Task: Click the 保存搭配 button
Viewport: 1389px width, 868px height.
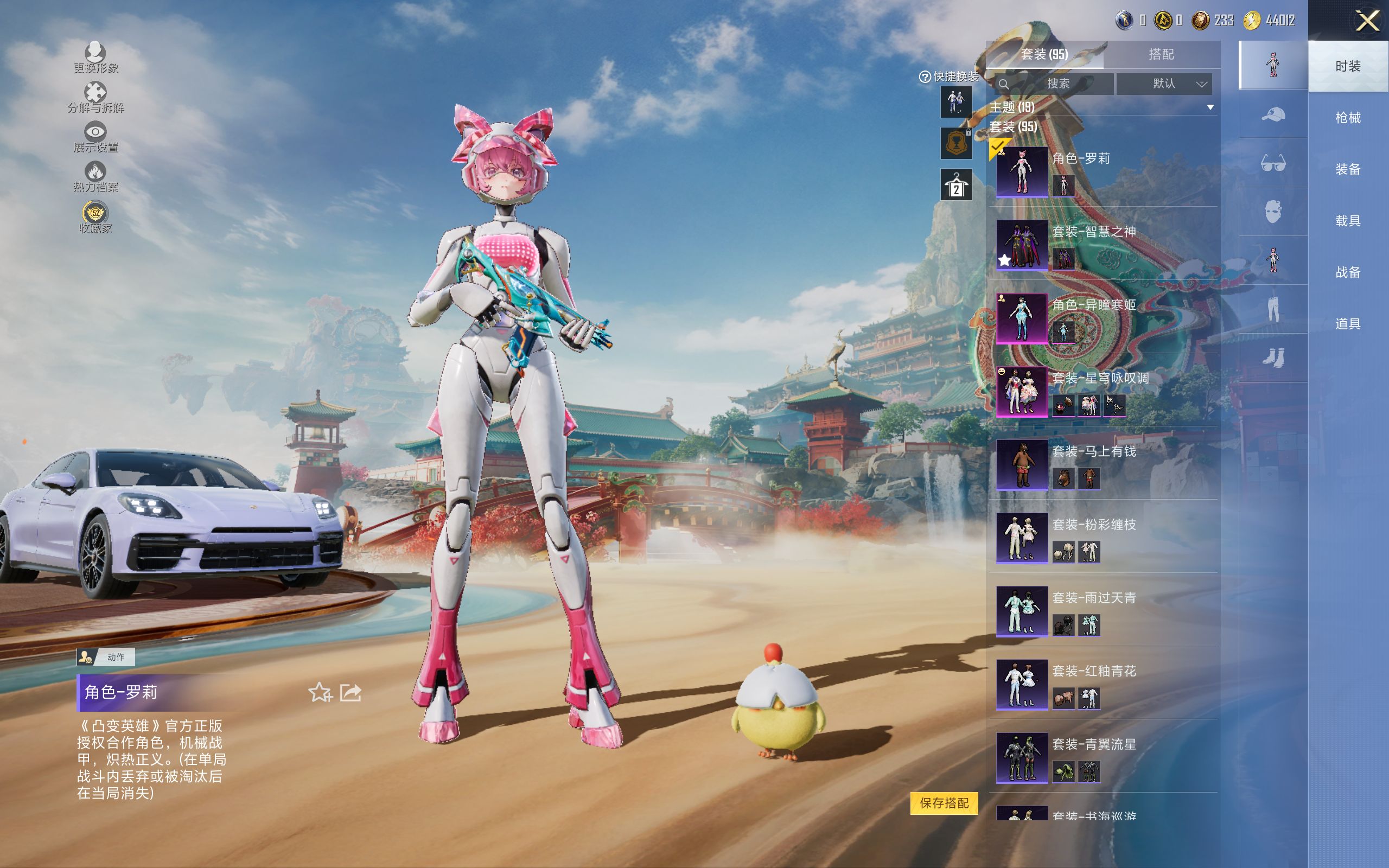Action: (x=944, y=802)
